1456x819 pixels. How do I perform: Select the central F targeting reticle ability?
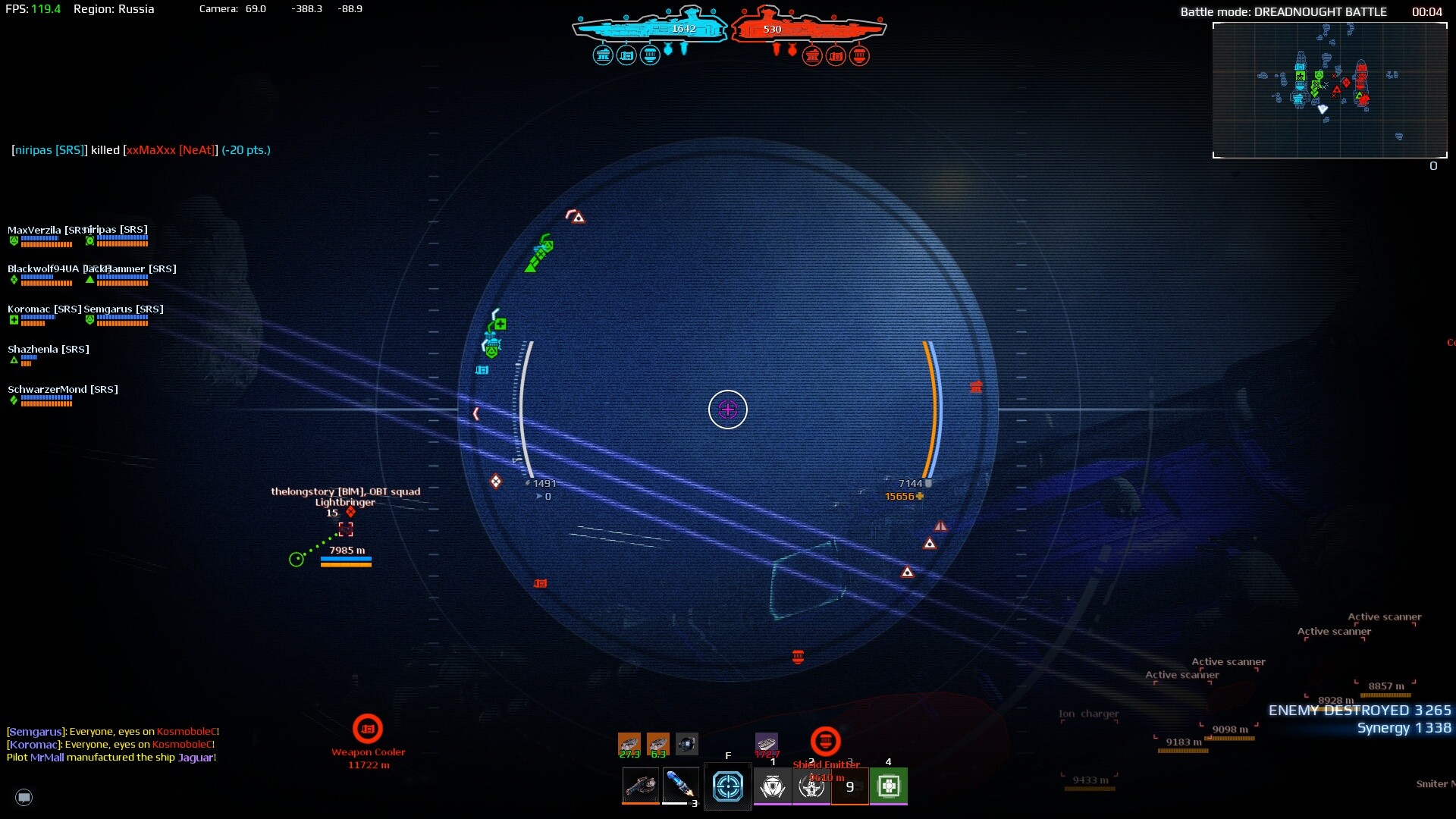pos(727,786)
